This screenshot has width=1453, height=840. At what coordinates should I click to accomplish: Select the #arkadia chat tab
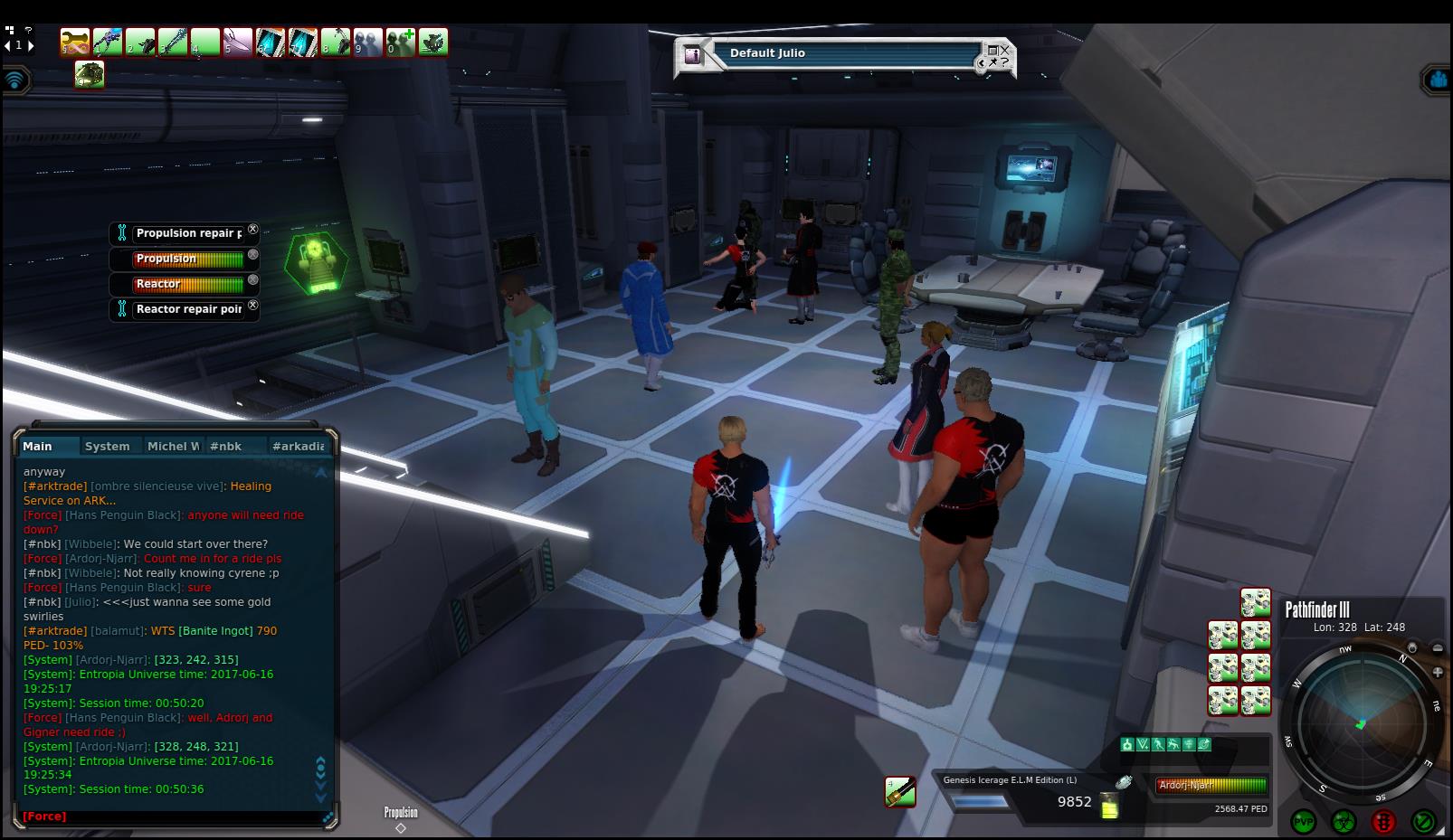point(298,446)
